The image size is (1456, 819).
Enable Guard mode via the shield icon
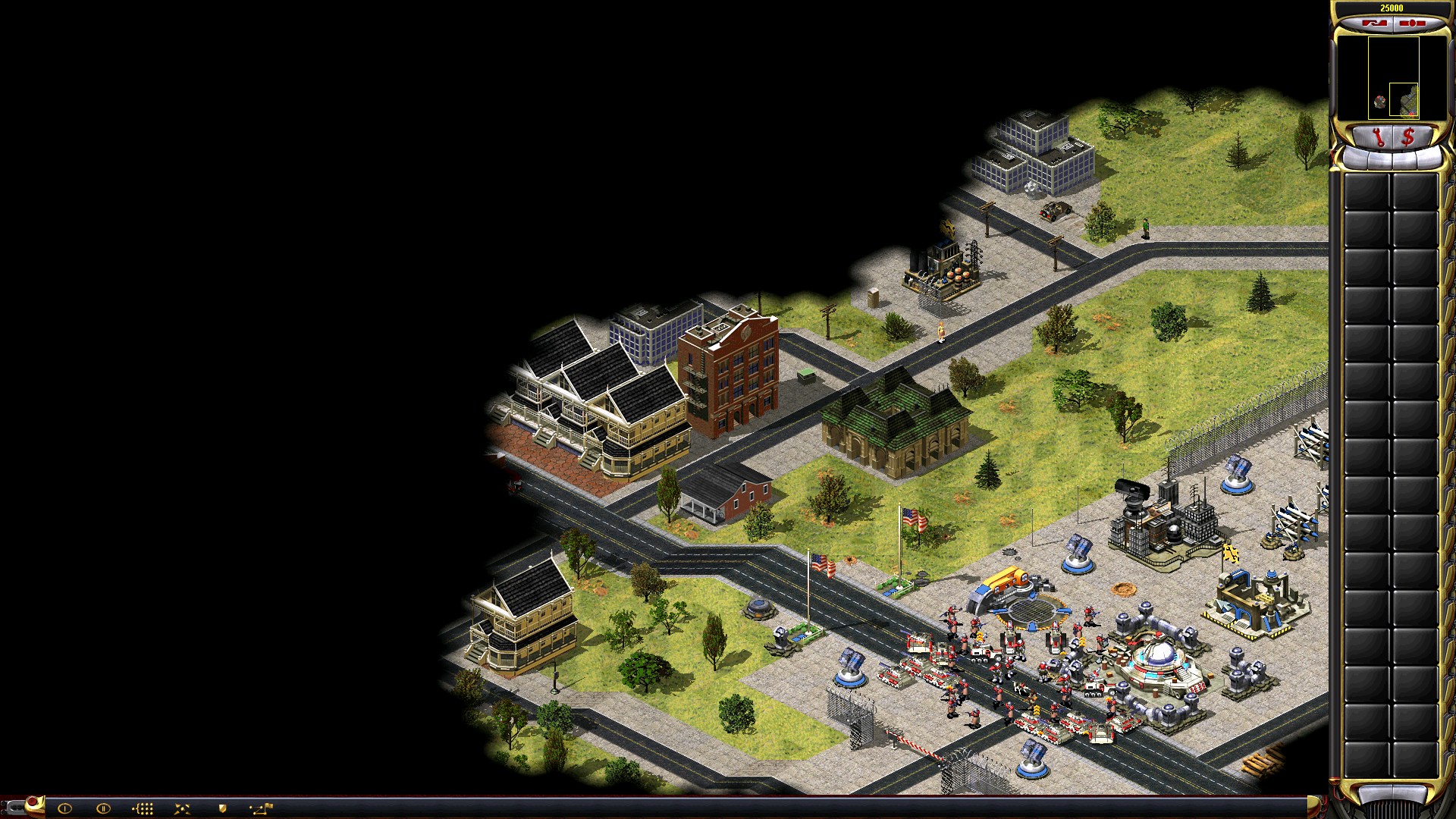tap(222, 808)
